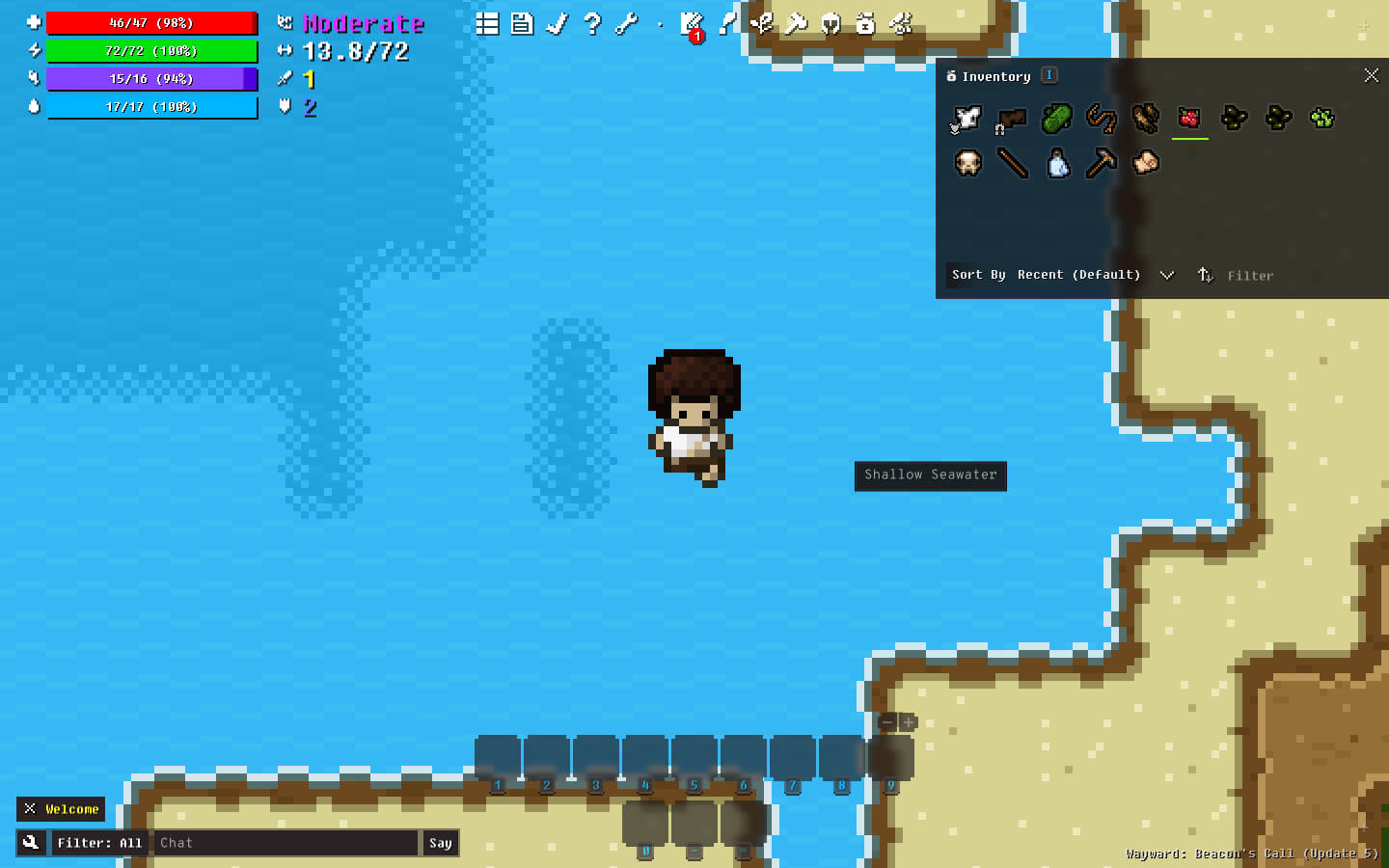Select the light green leaves item
The image size is (1389, 868).
[x=1322, y=119]
